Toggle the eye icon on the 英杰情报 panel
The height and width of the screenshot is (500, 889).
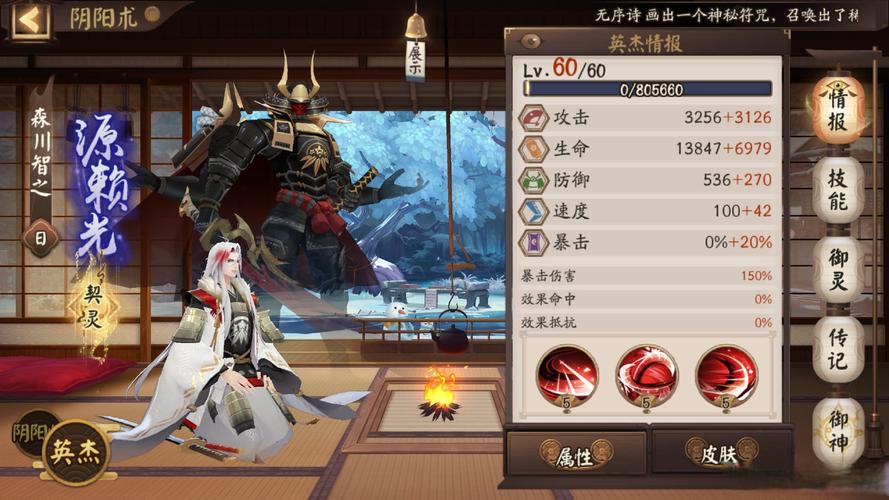tap(531, 42)
